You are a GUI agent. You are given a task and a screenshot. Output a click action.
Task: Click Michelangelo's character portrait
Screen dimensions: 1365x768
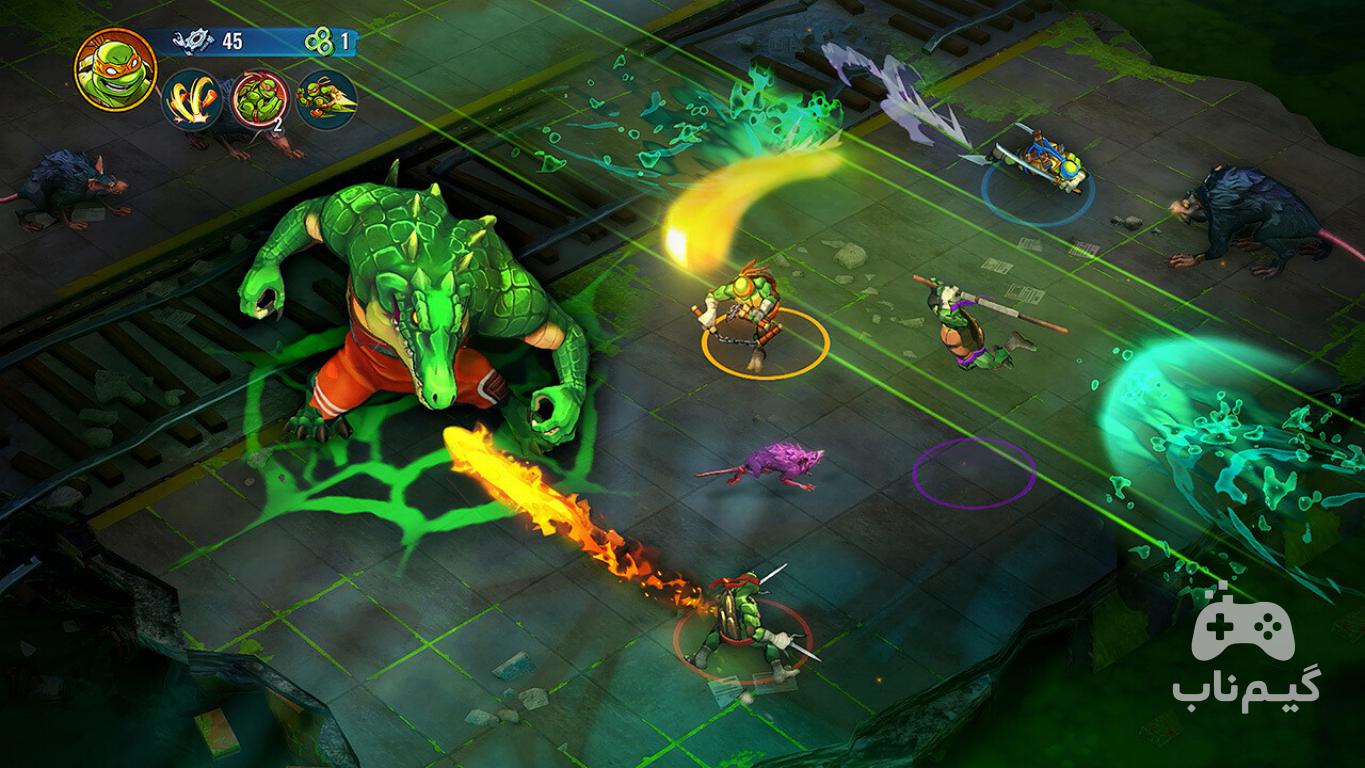click(115, 68)
